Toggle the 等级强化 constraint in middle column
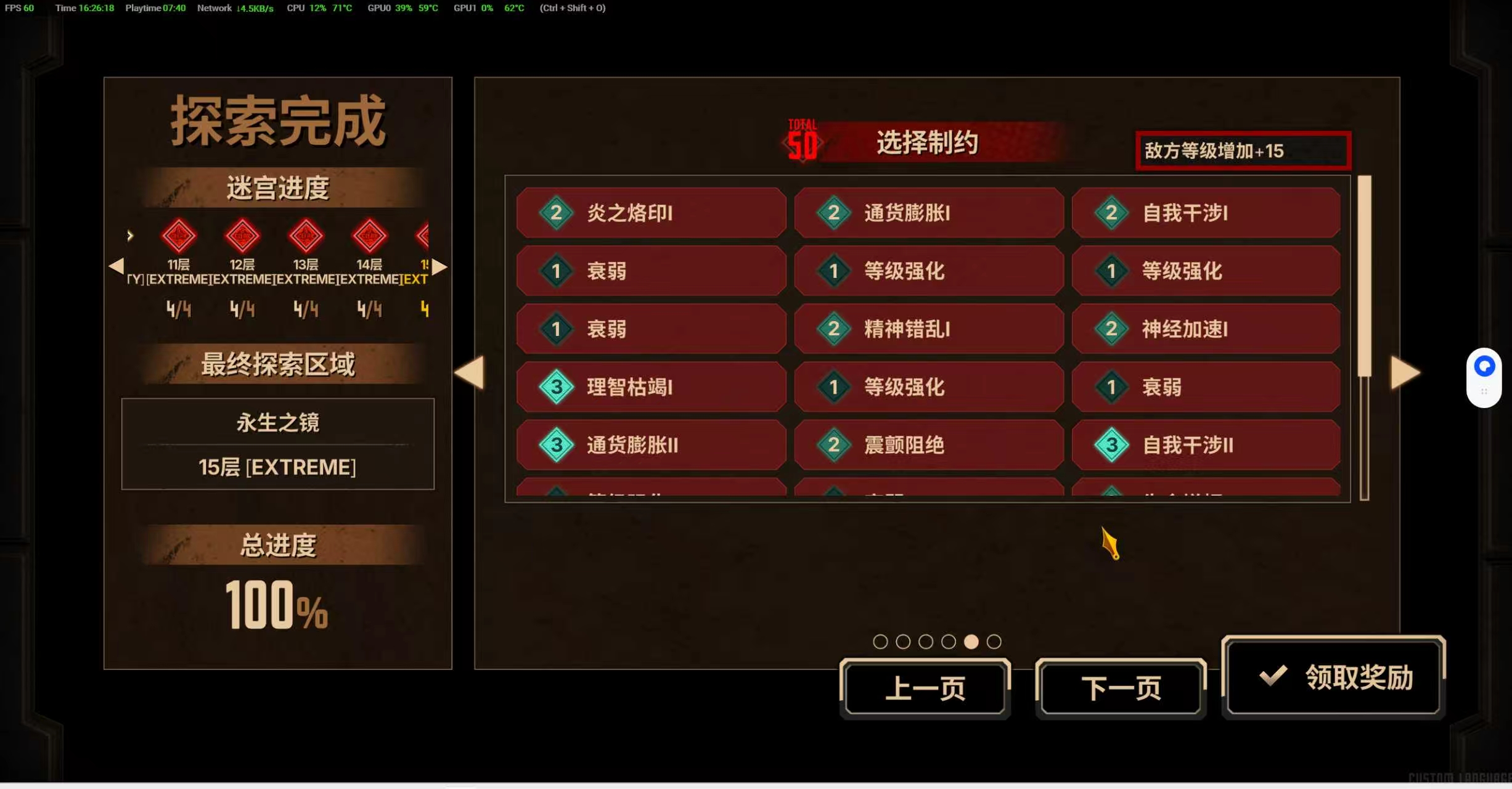Viewport: 1512px width, 789px height. coord(928,271)
